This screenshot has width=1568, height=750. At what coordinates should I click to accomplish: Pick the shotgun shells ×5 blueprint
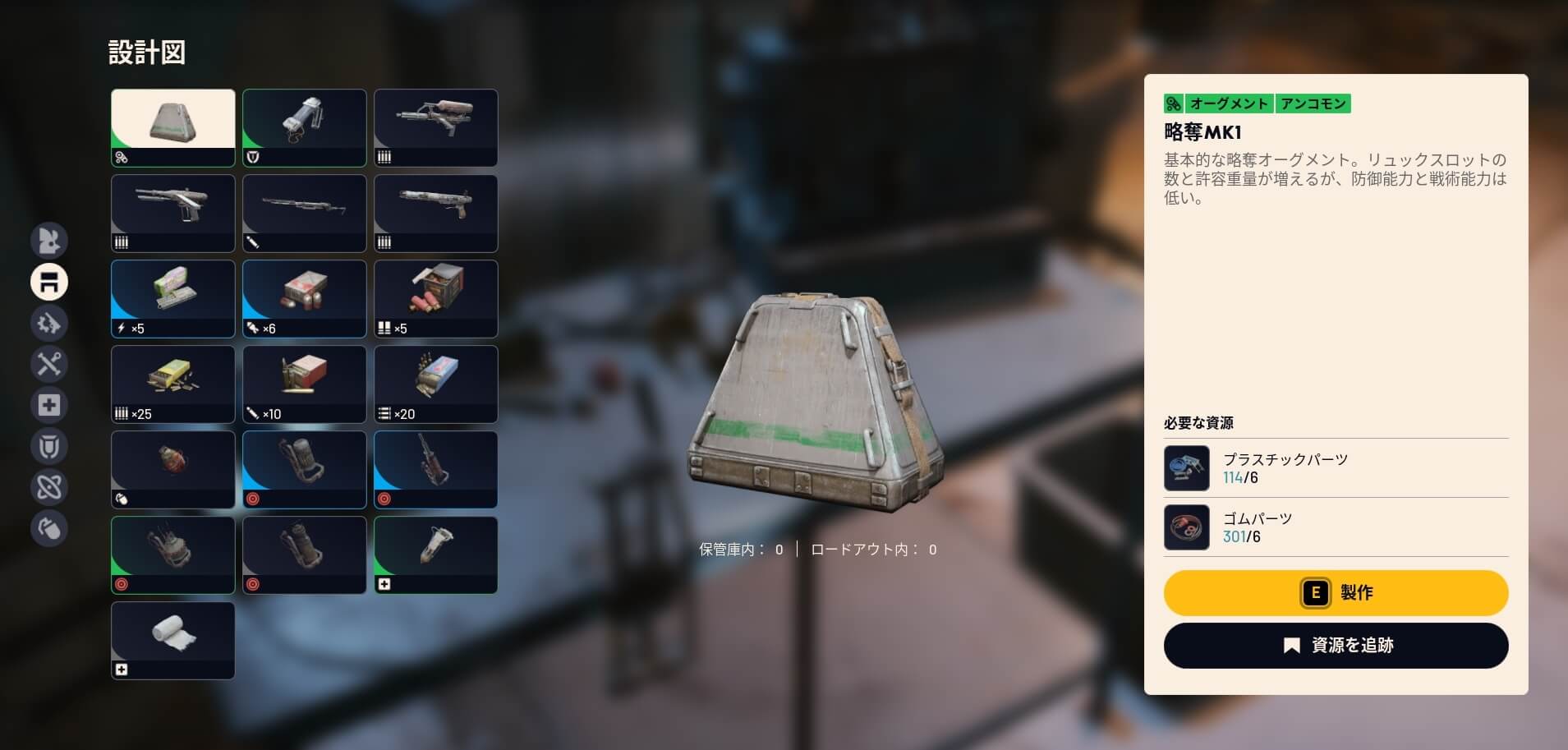[x=435, y=298]
